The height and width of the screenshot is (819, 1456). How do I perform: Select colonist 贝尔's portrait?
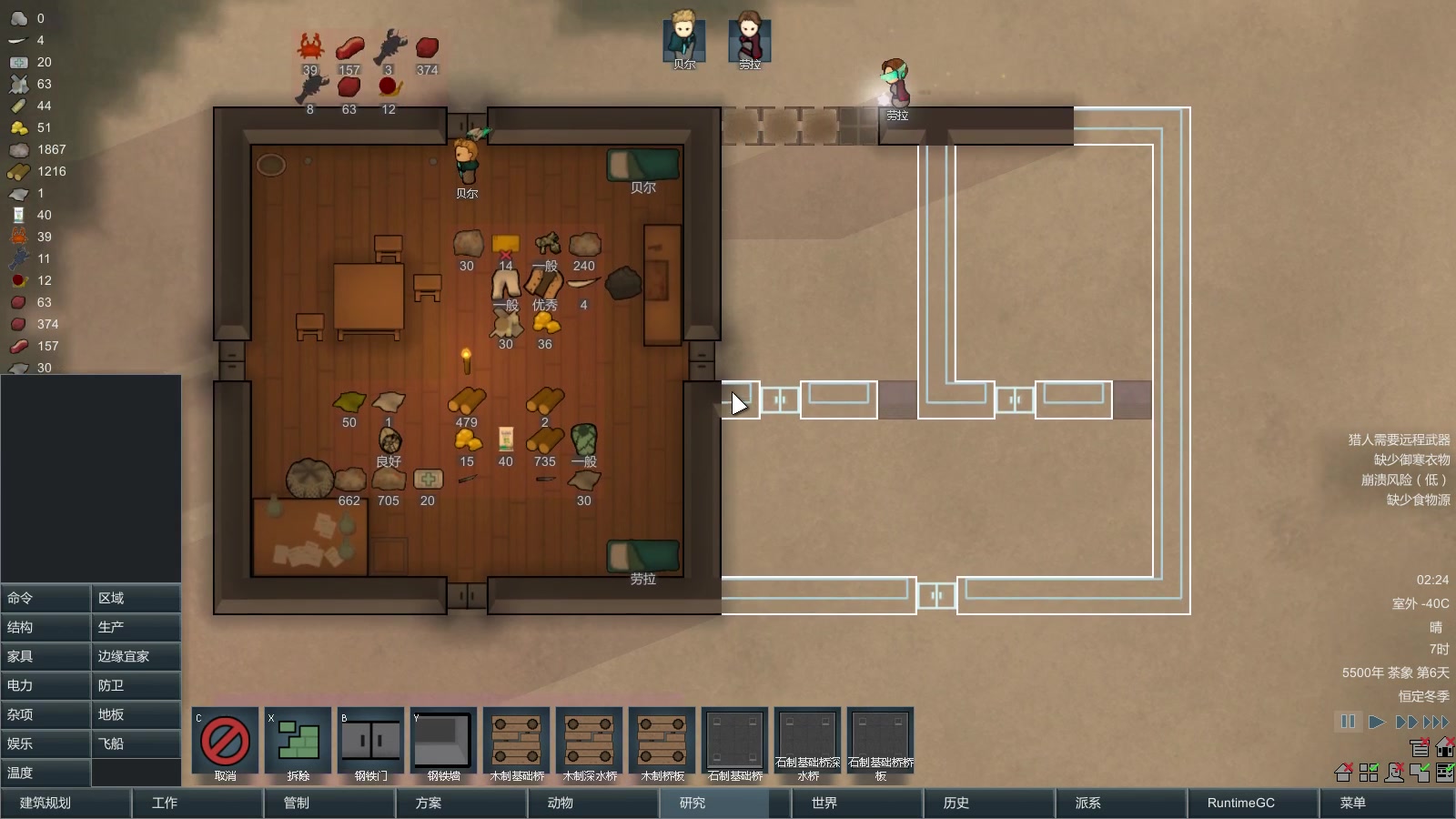[684, 40]
